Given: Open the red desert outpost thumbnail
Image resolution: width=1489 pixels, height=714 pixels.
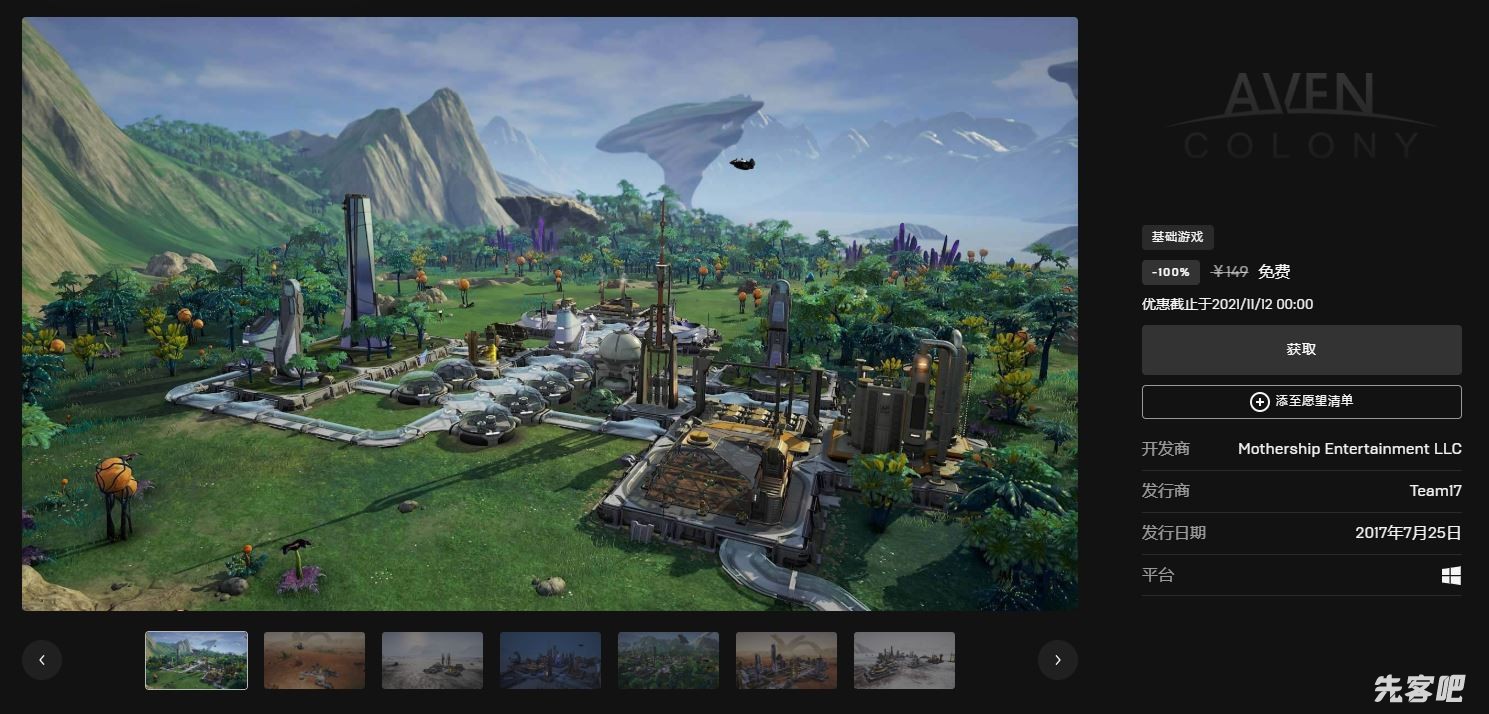Looking at the screenshot, I should coord(314,660).
